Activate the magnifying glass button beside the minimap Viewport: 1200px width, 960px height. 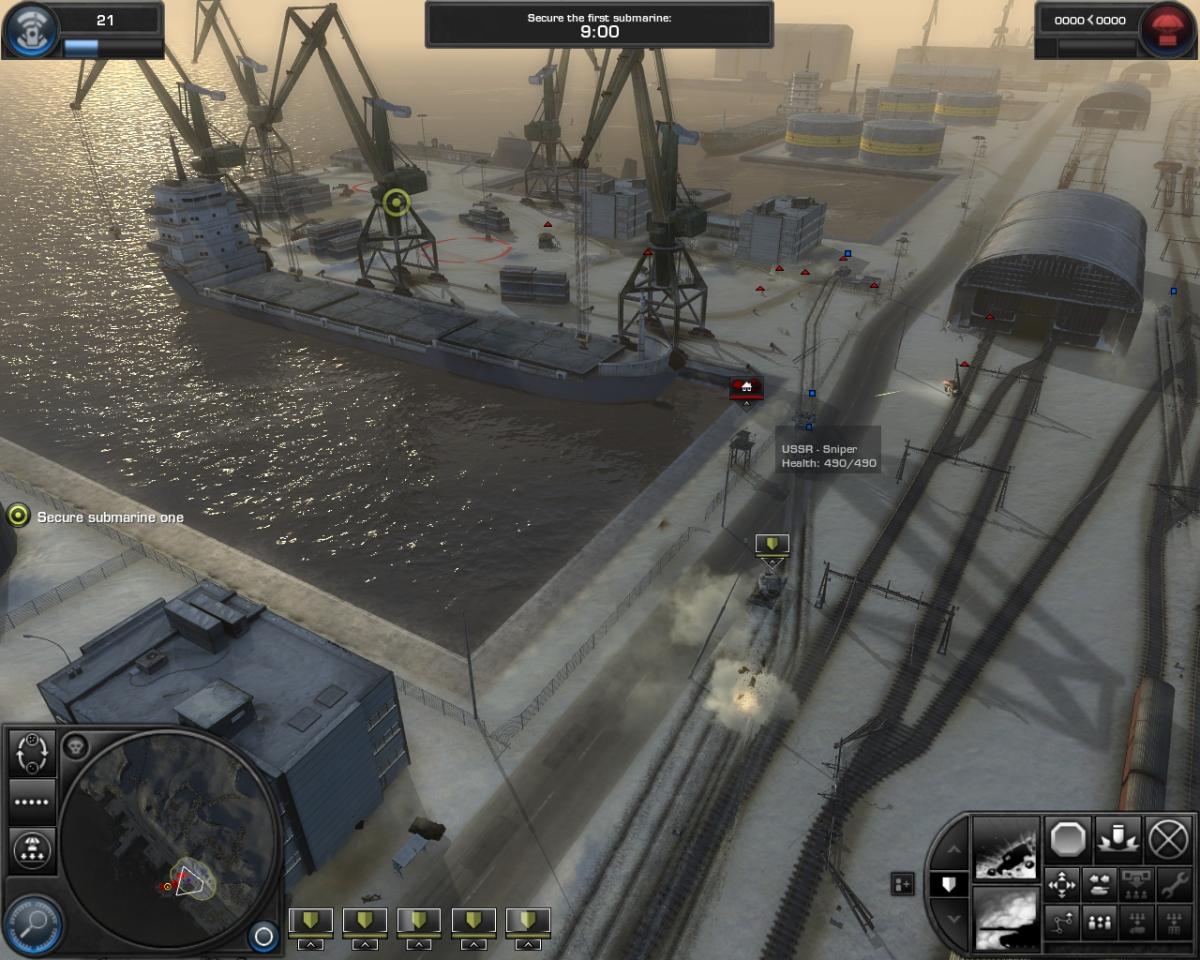[x=36, y=922]
